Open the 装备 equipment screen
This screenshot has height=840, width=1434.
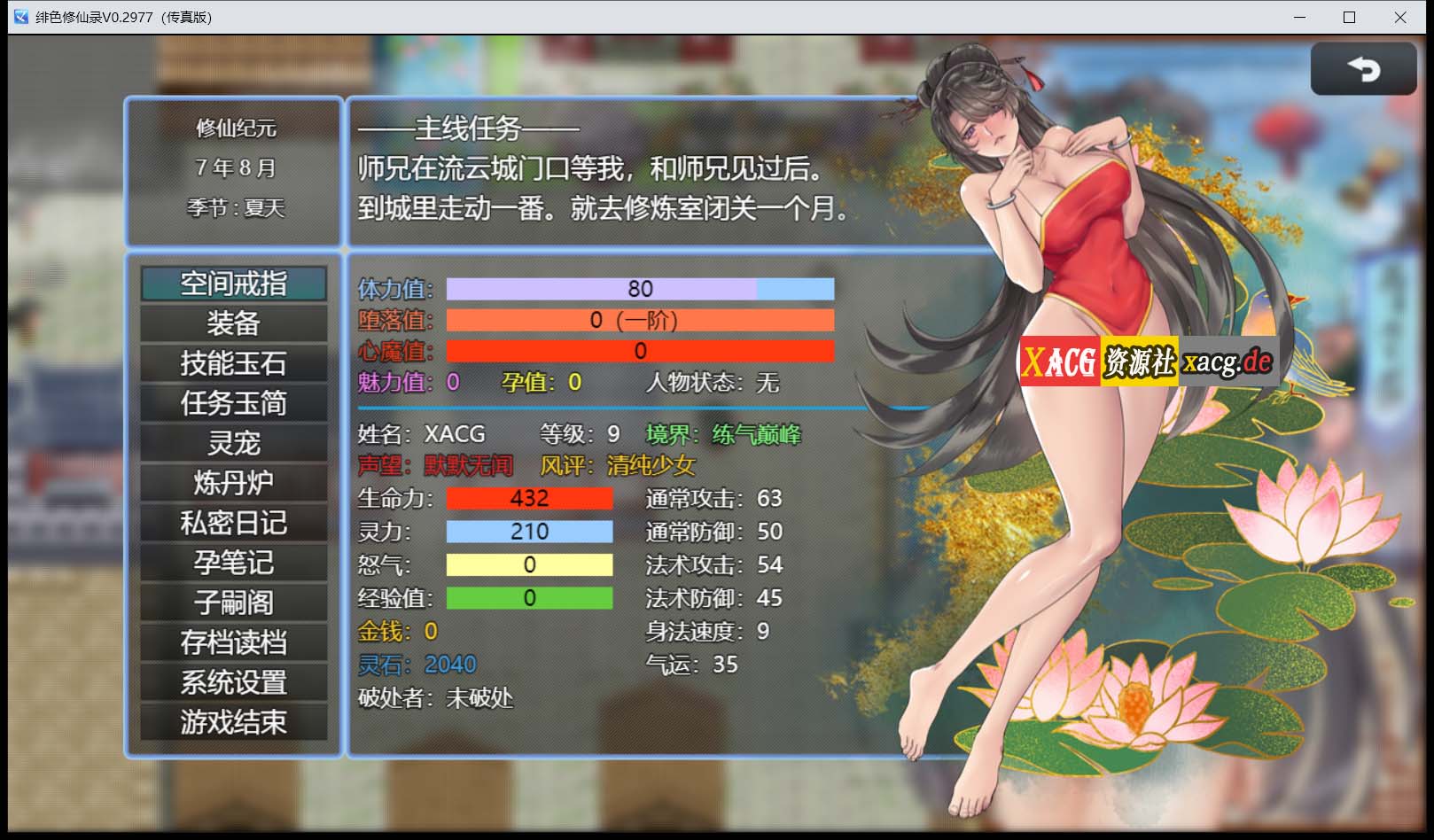pos(234,323)
